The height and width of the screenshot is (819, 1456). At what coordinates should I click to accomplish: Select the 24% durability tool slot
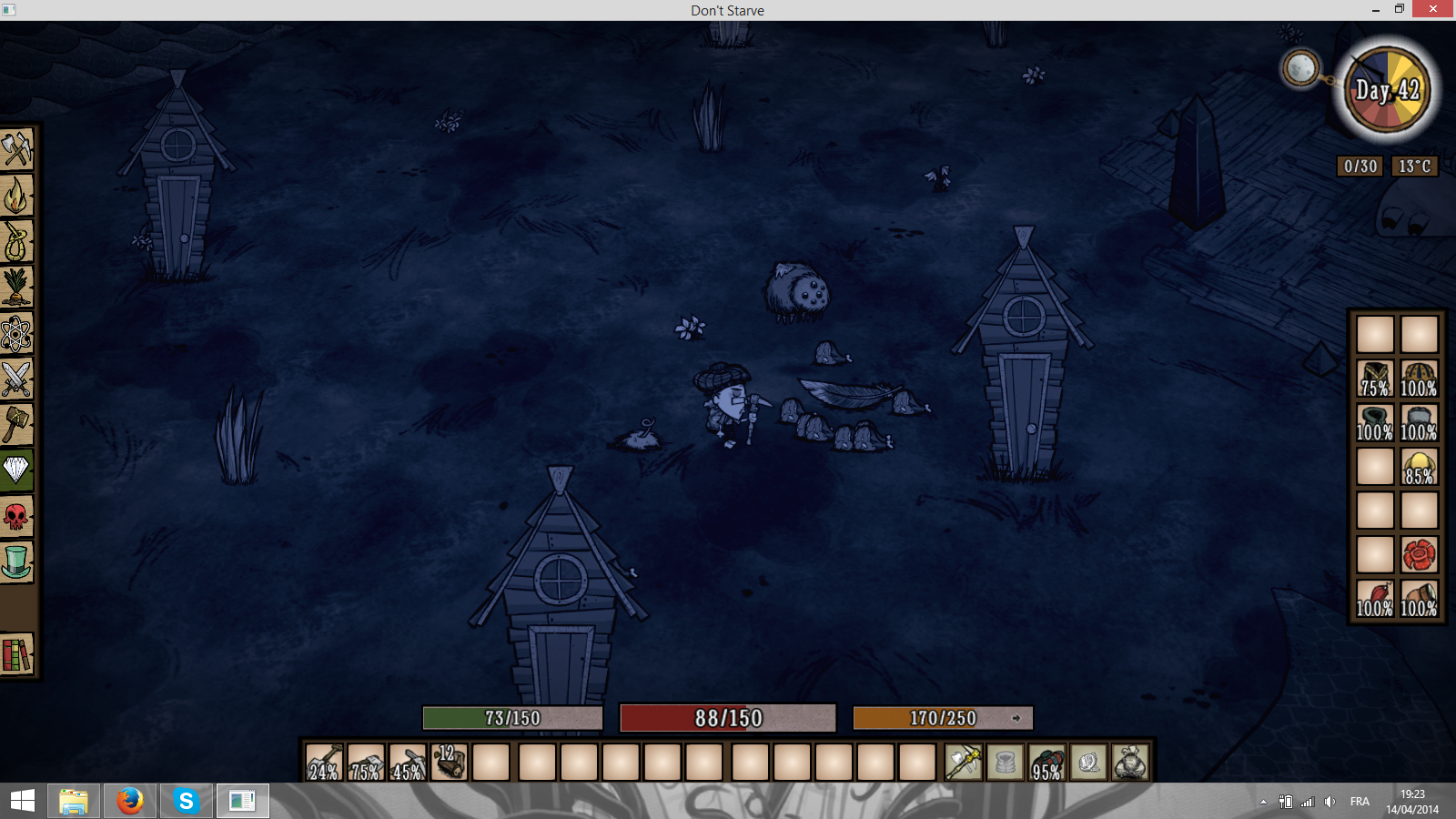tap(324, 763)
